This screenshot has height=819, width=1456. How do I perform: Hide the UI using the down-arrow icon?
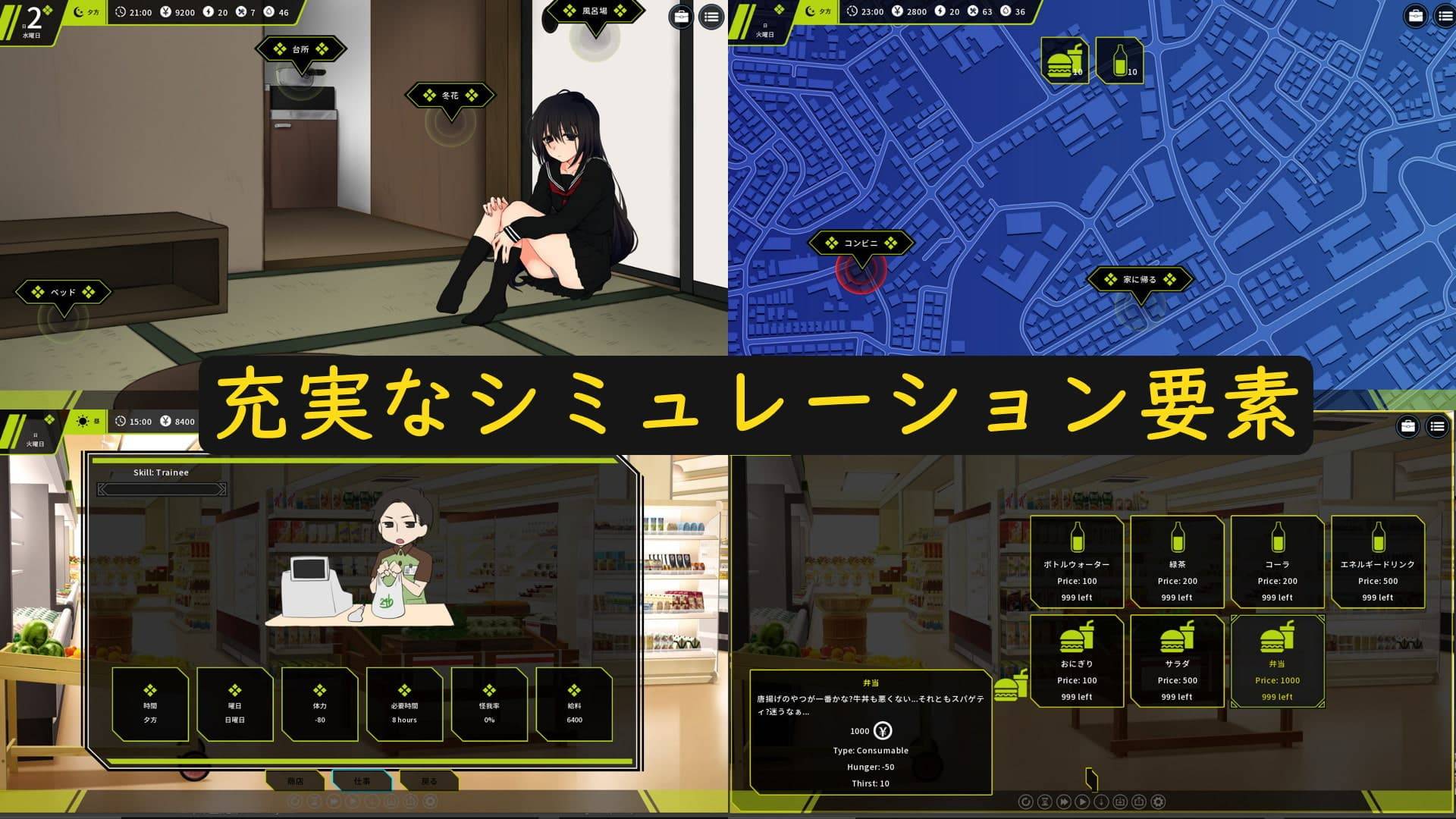point(1101,801)
